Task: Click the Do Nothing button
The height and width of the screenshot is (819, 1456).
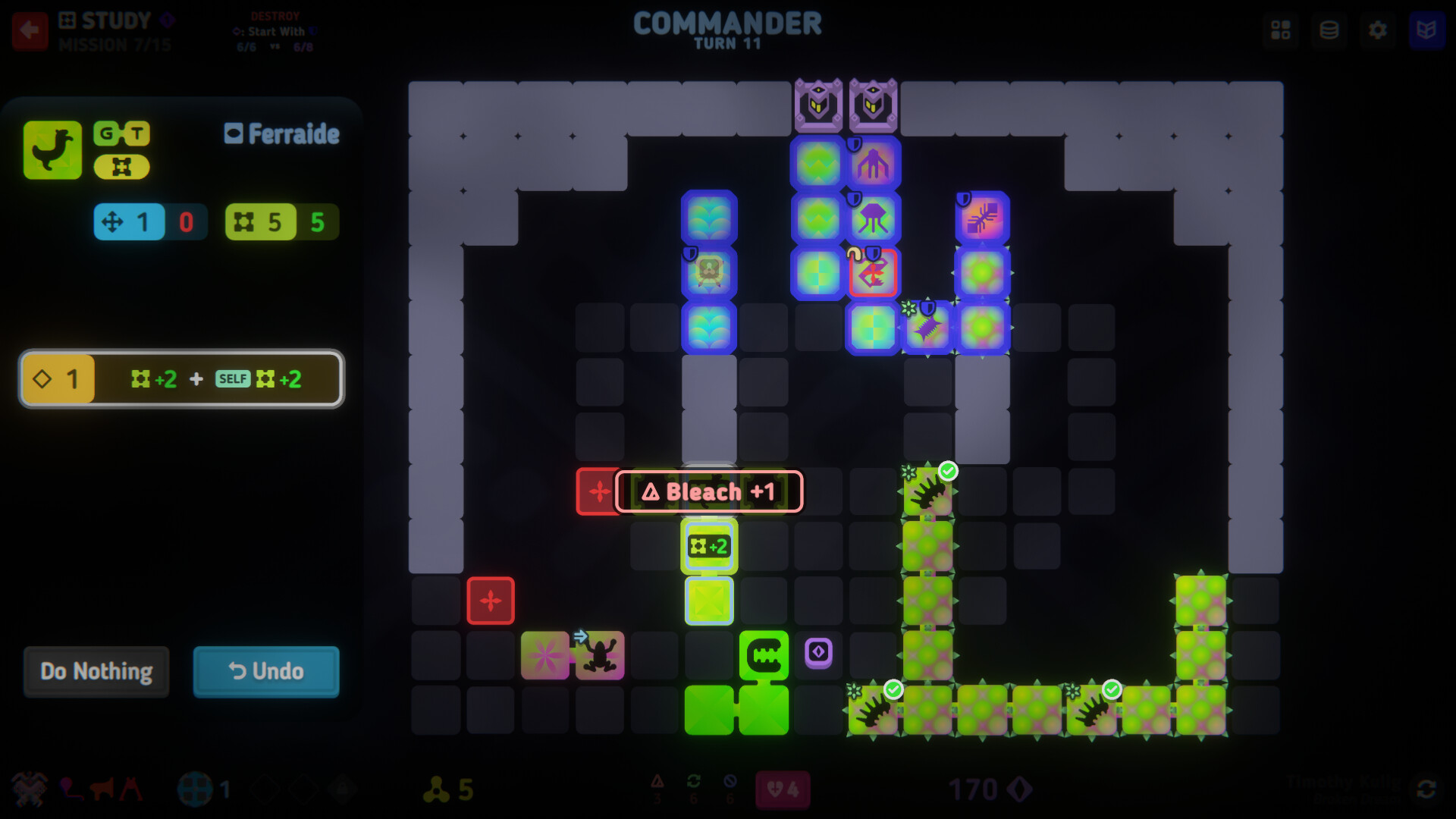Action: (96, 671)
